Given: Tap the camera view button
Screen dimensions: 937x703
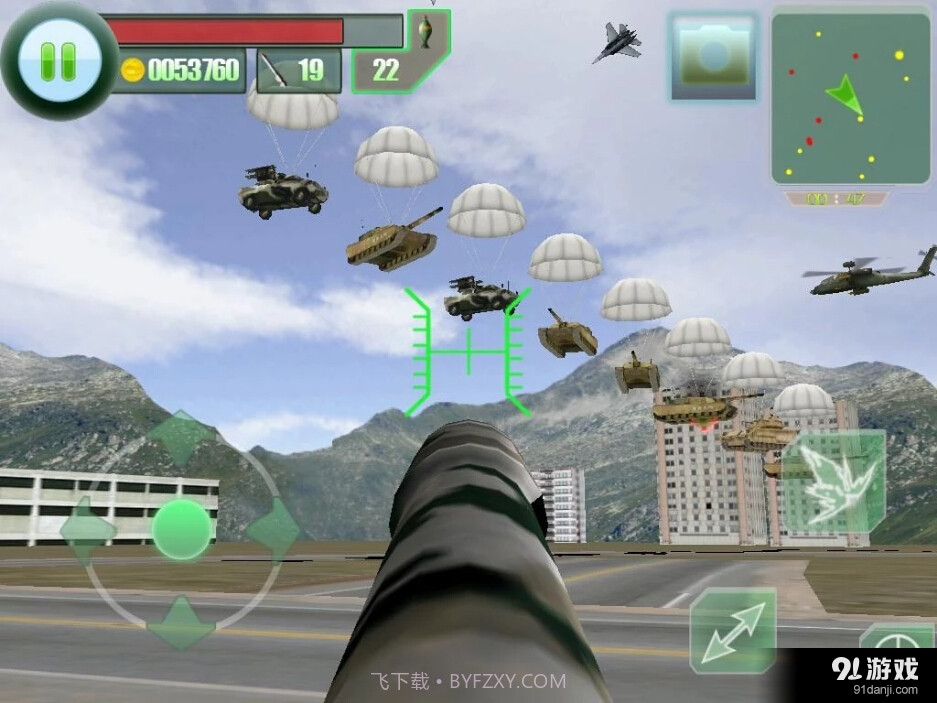Looking at the screenshot, I should (x=713, y=56).
